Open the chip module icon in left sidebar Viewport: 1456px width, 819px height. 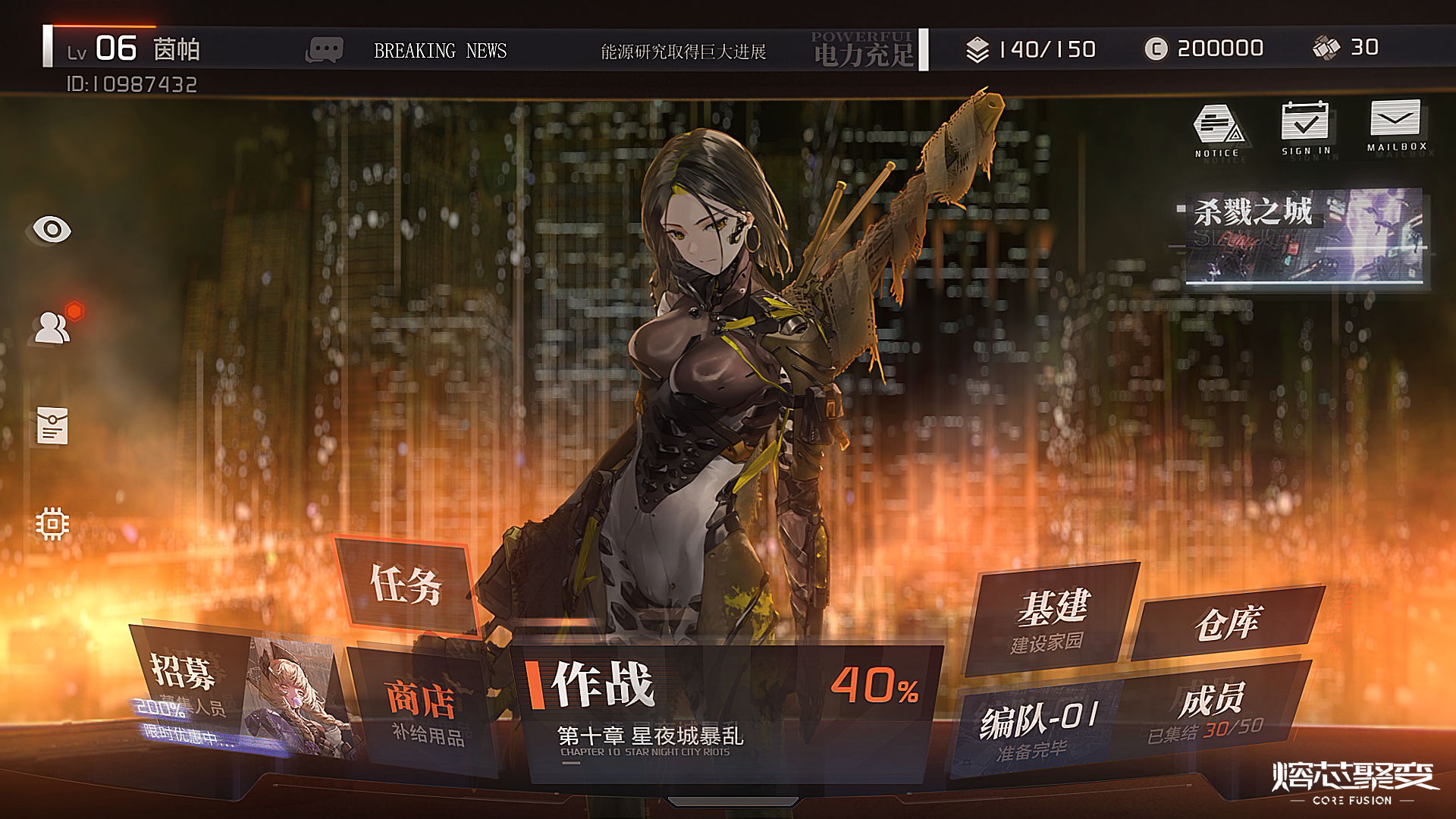pos(52,522)
